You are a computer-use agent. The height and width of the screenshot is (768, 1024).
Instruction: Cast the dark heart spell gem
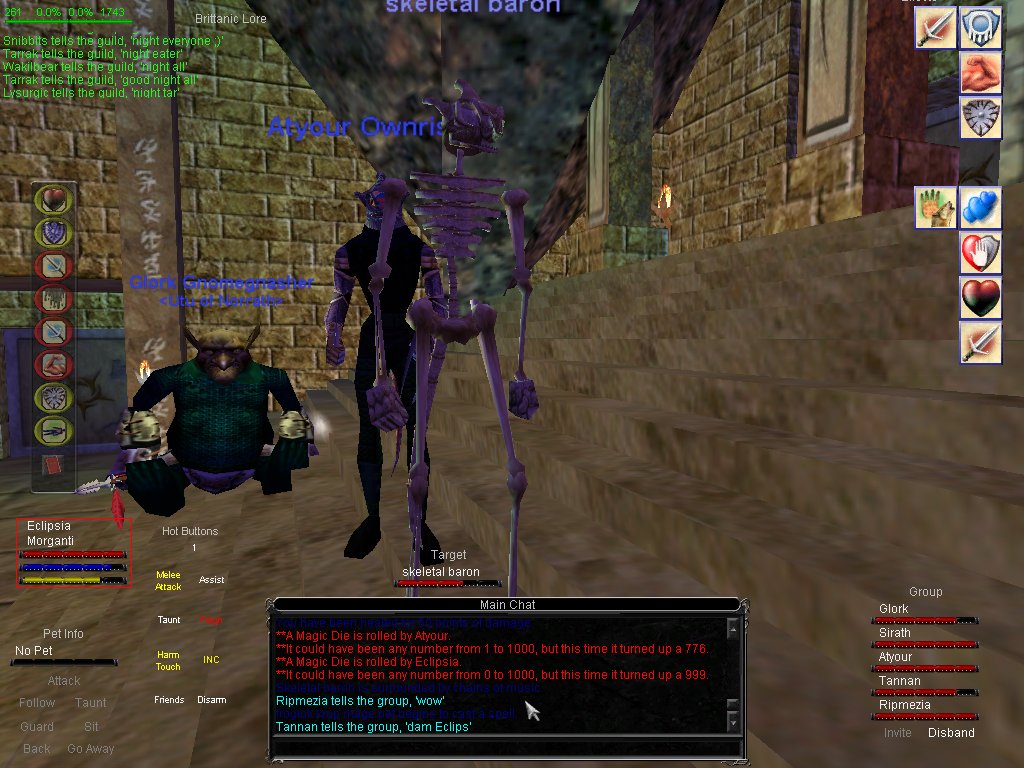51,200
